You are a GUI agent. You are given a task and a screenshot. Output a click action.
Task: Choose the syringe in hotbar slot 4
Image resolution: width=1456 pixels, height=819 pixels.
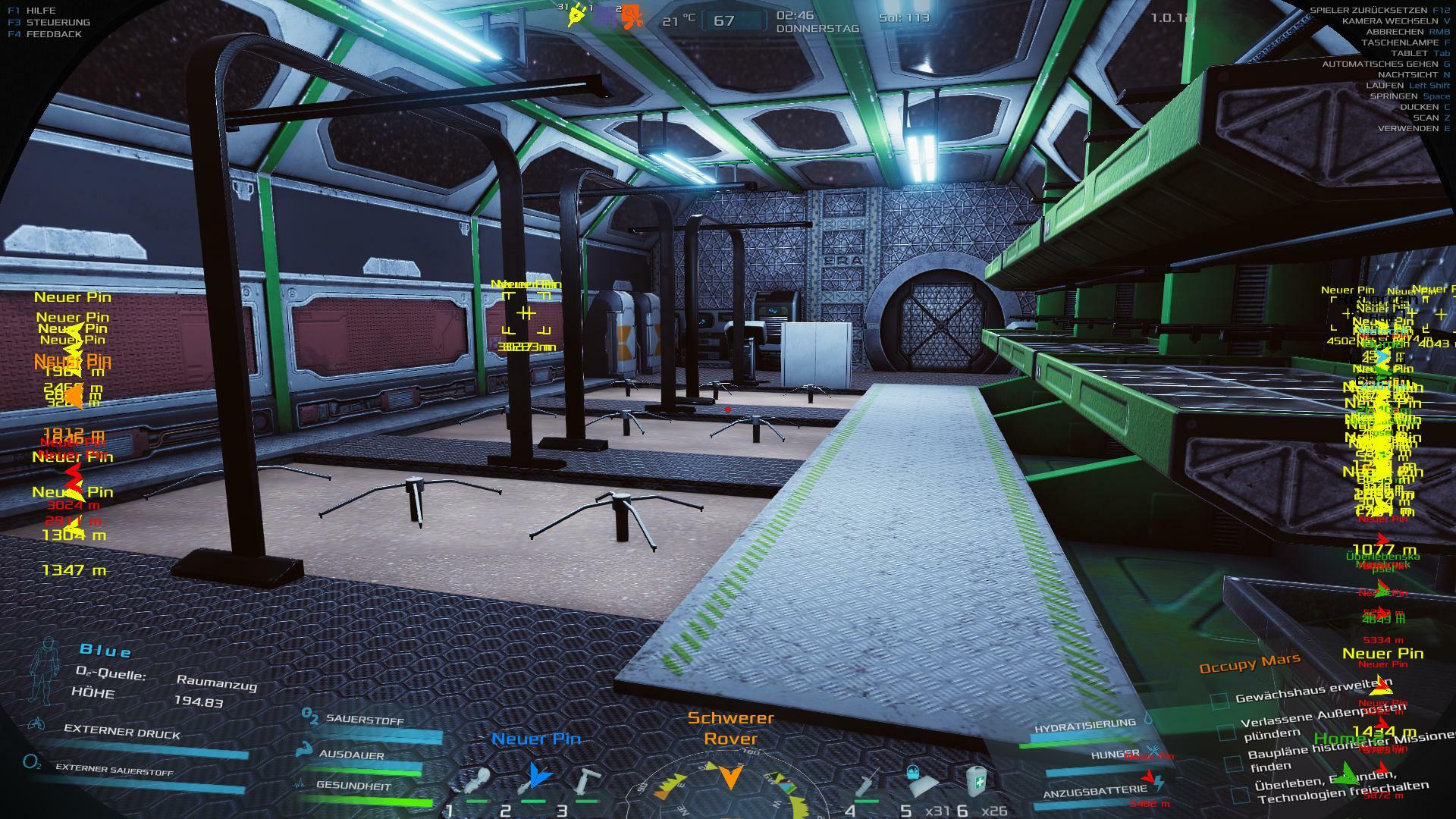point(868,782)
